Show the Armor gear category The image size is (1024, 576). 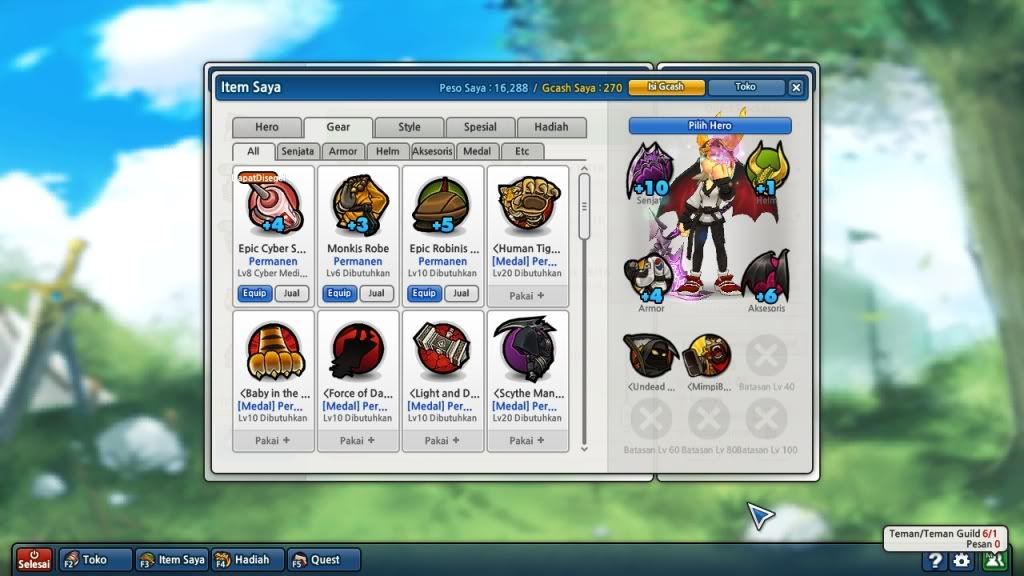(x=343, y=151)
